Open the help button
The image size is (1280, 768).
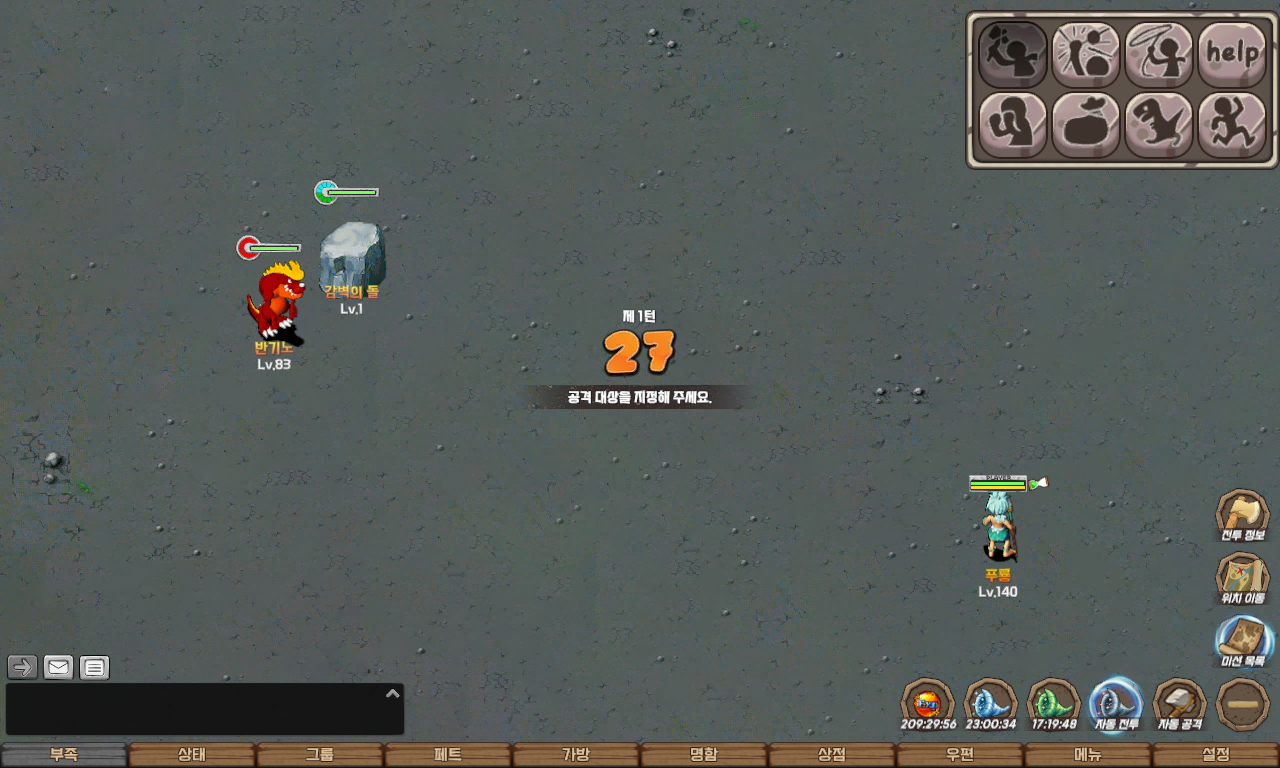point(1232,54)
